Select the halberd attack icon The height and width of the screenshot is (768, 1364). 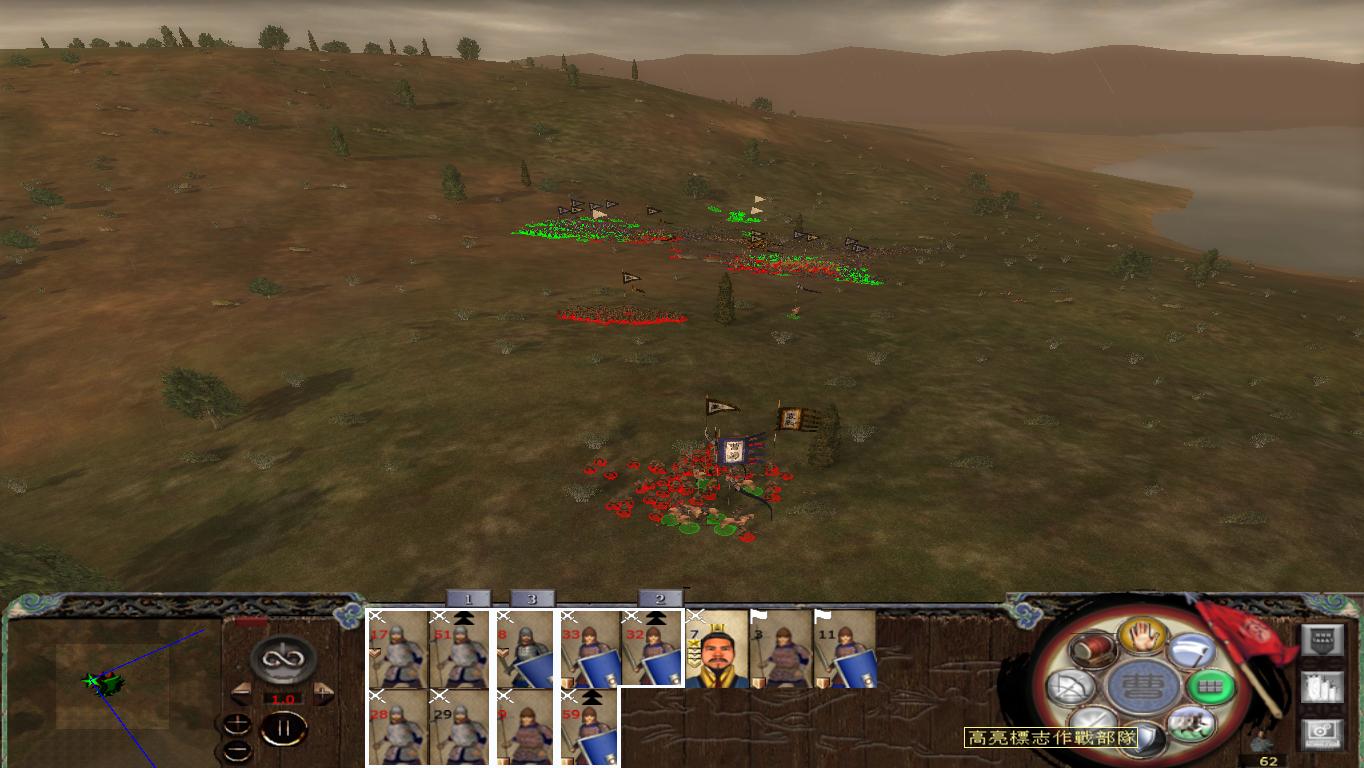(x=1190, y=650)
